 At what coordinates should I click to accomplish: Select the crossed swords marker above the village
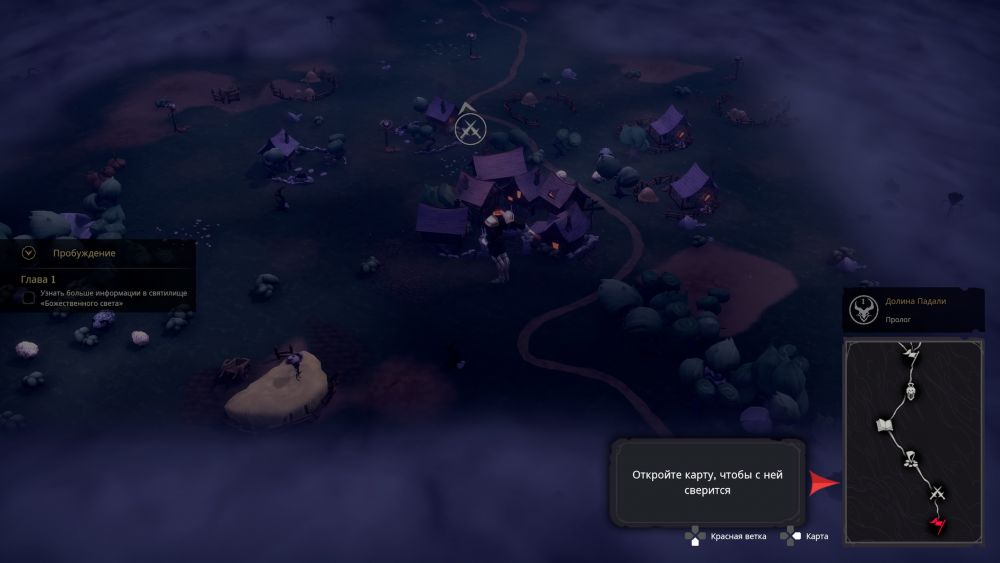pos(469,128)
